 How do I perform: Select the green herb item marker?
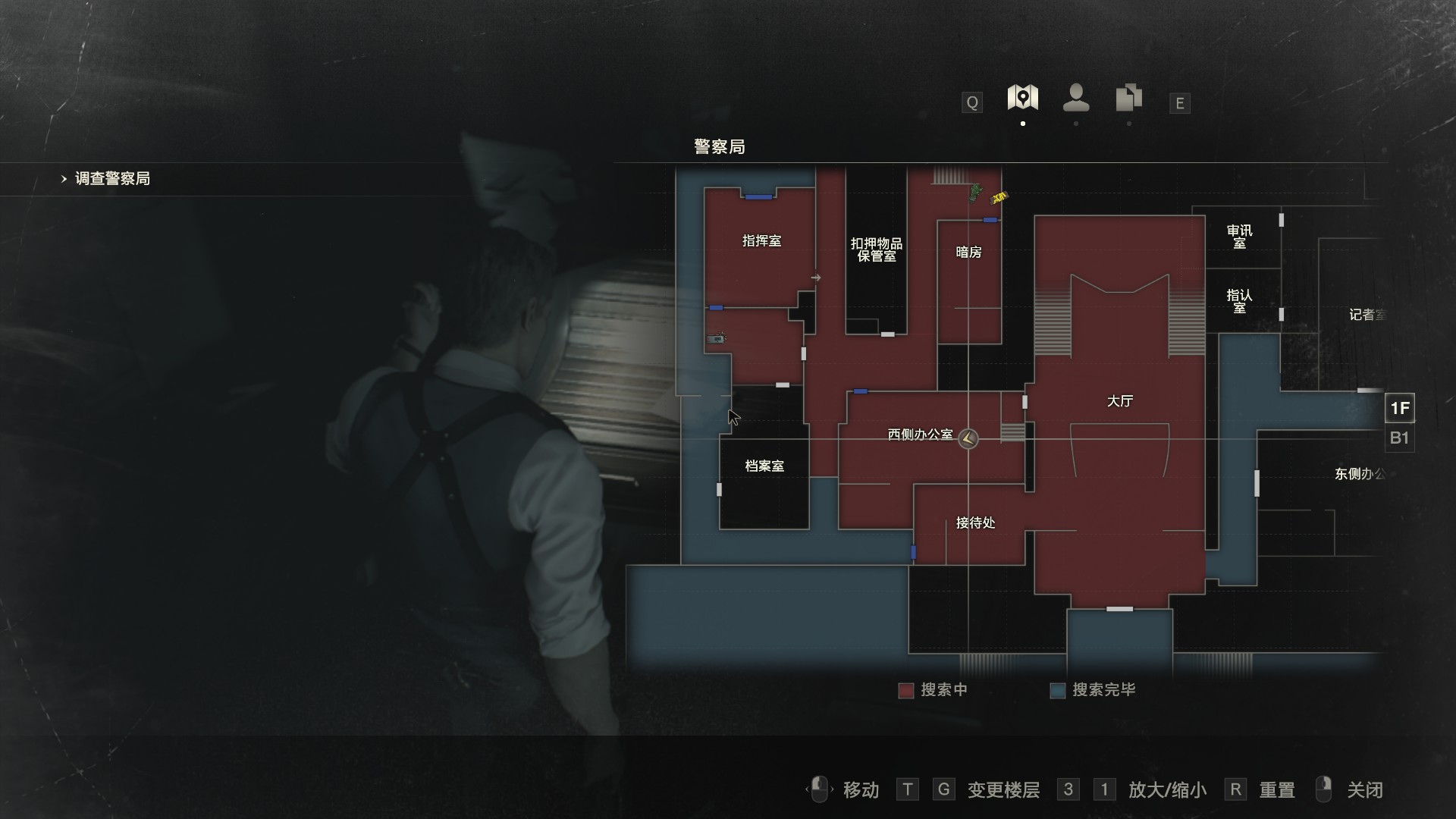976,192
